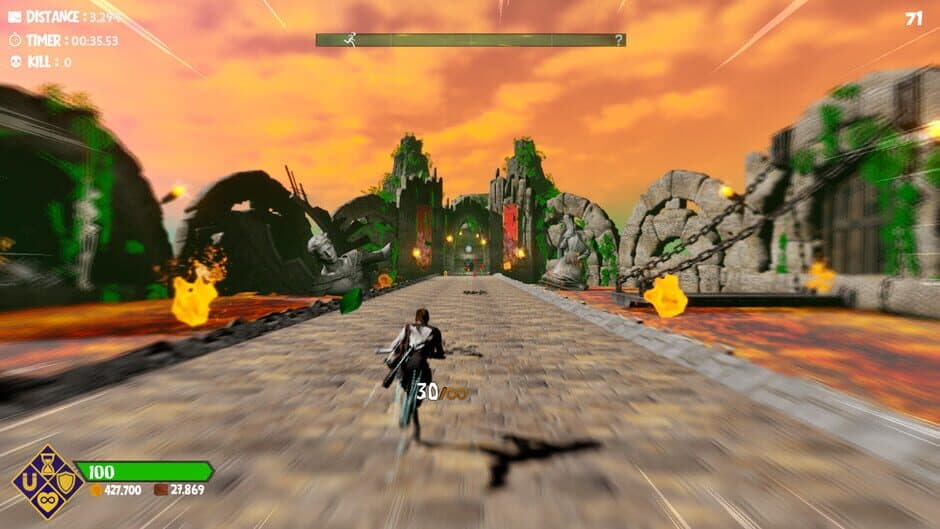
Task: Activate the infinity heart power-up icon
Action: [x=47, y=499]
